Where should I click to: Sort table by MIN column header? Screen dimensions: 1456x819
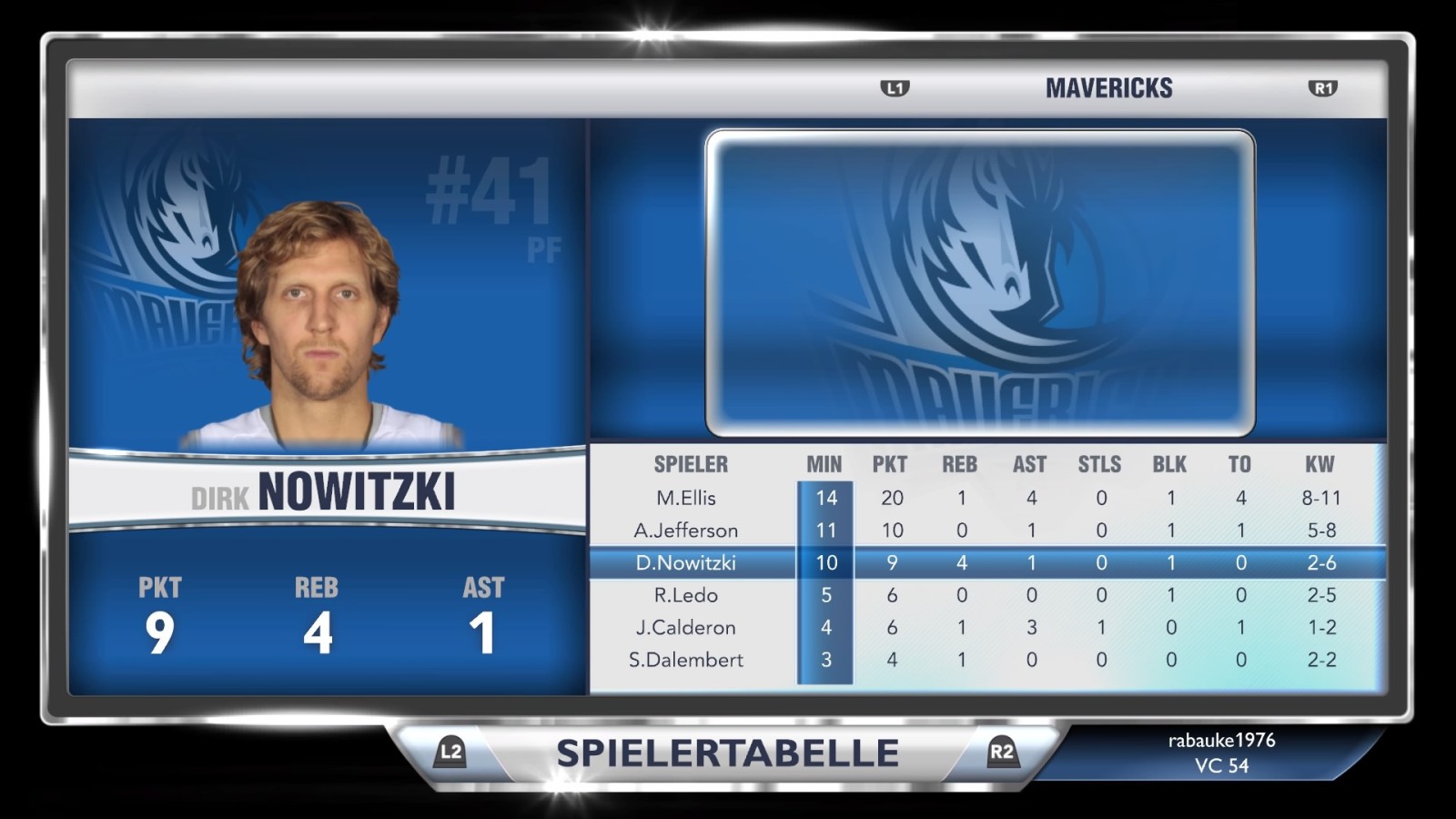click(x=824, y=464)
